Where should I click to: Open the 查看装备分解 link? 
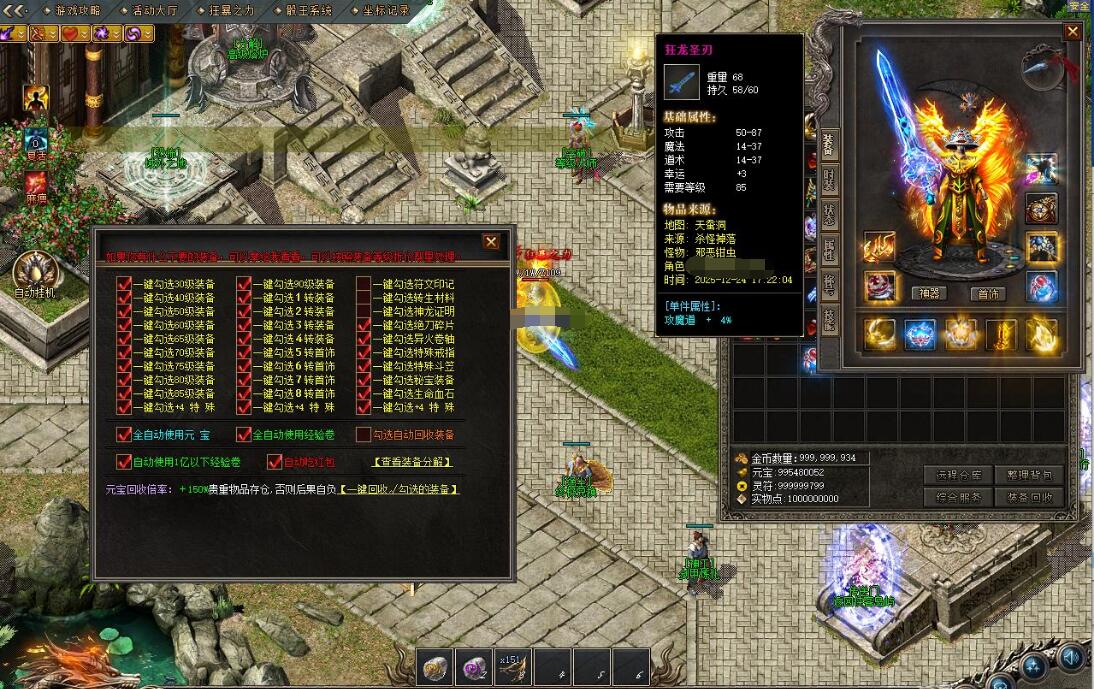pos(411,462)
